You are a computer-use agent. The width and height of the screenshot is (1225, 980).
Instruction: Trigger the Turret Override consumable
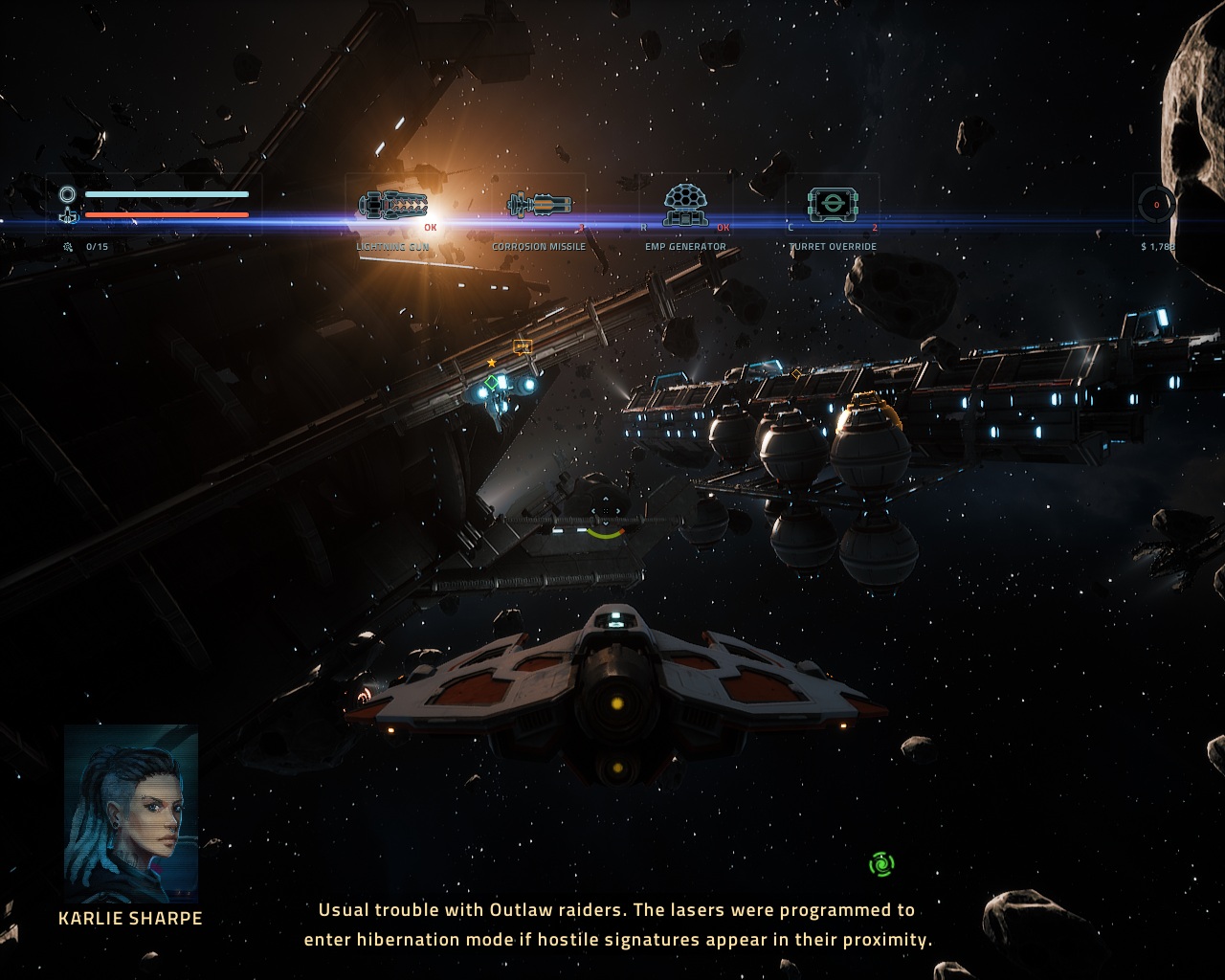833,204
